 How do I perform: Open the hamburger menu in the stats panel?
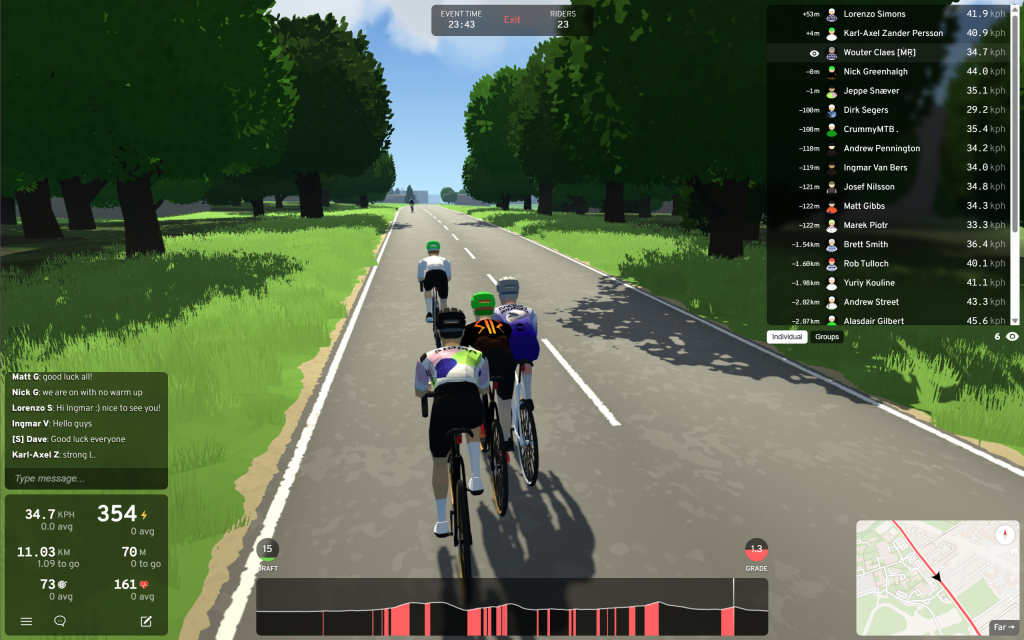[26, 621]
